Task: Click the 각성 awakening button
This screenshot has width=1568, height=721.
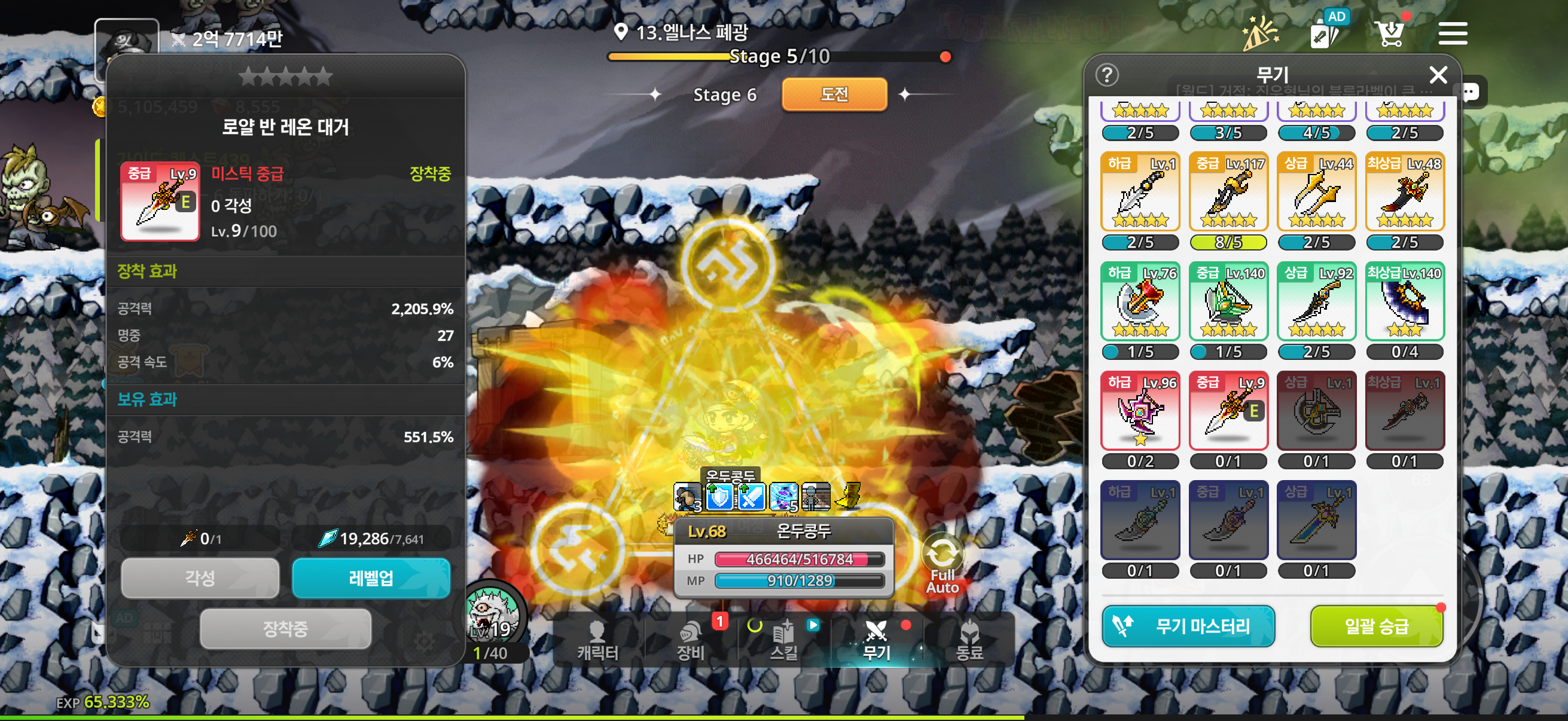Action: [200, 578]
